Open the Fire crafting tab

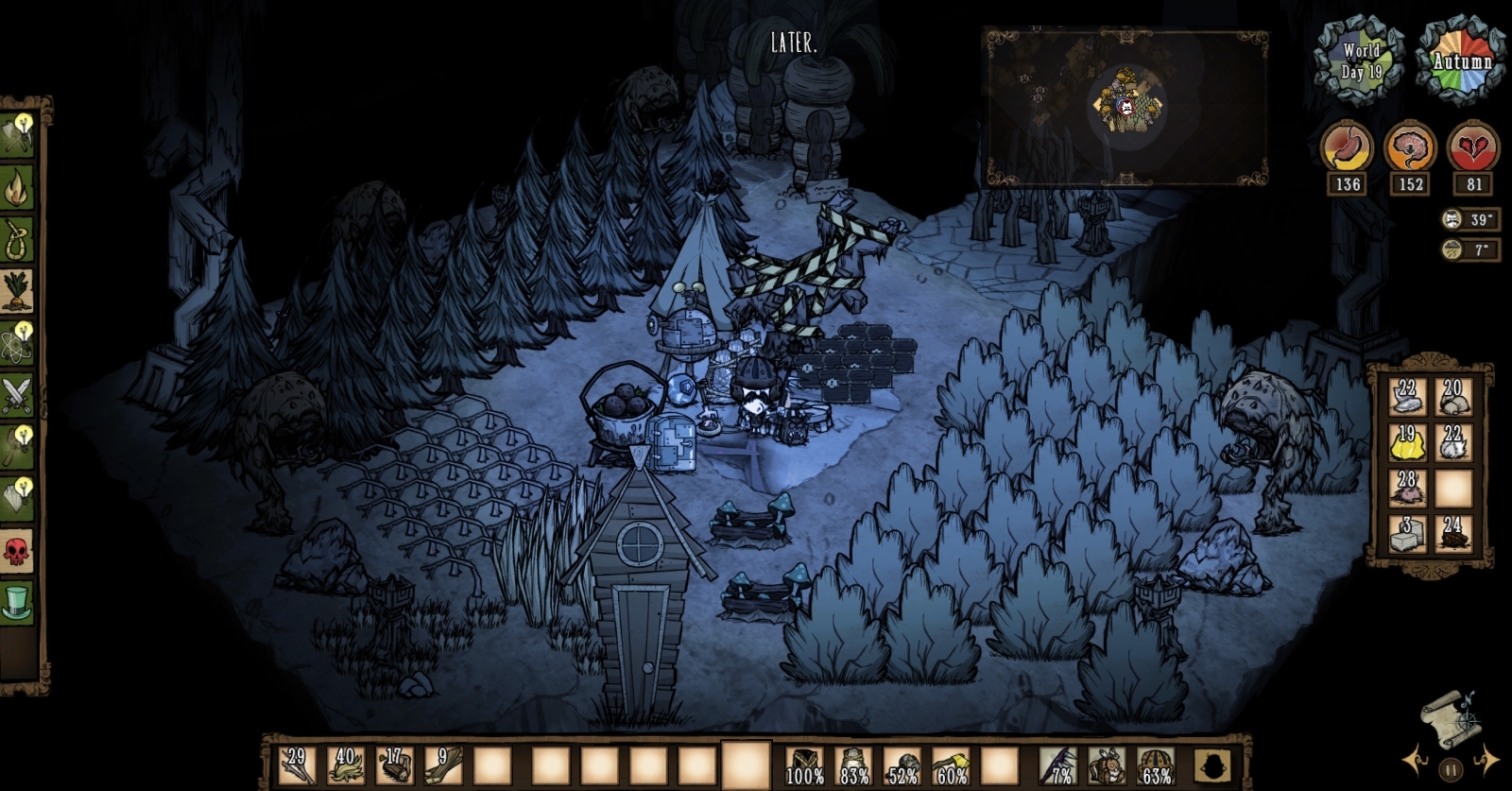[x=17, y=188]
